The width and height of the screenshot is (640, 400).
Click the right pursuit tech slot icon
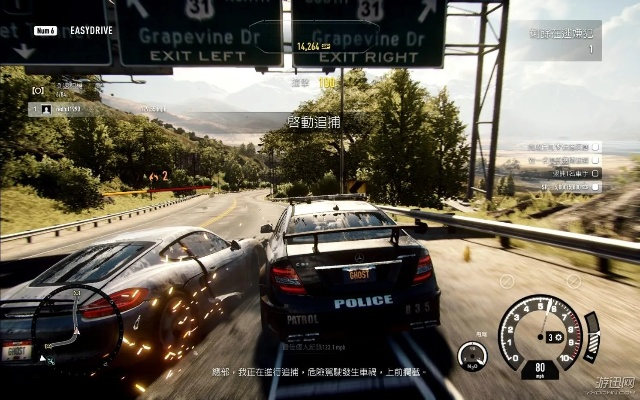point(573,282)
